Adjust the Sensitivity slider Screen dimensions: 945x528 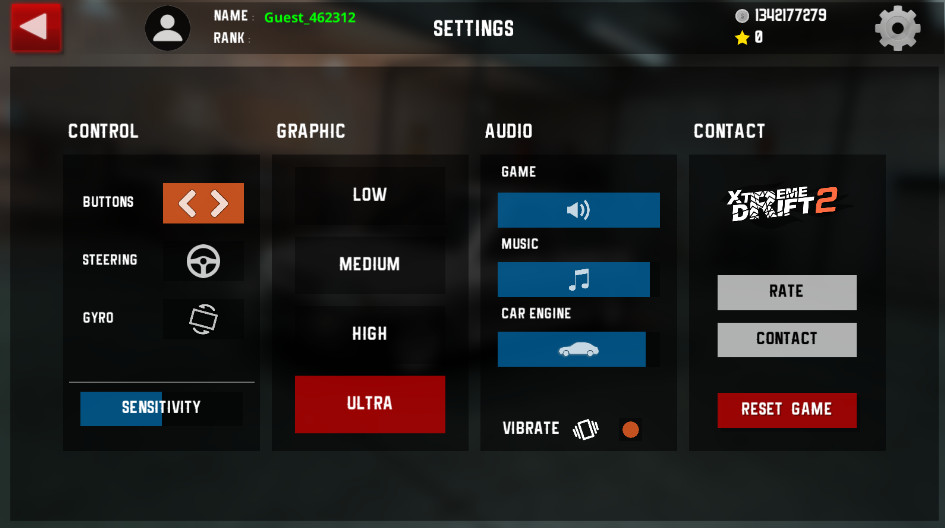pyautogui.click(x=161, y=408)
